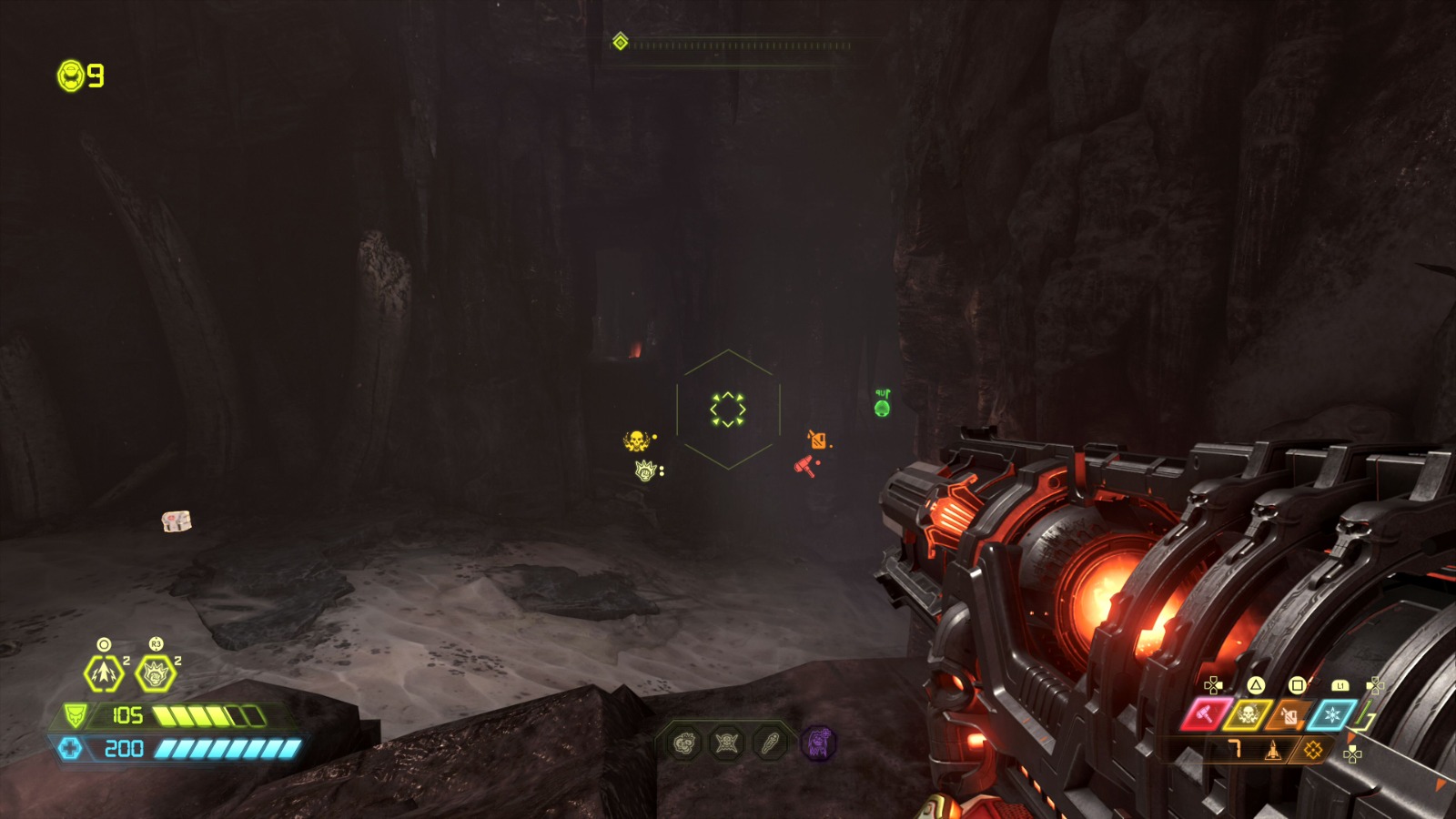Toggle the L1 button prompt indicator
The width and height of the screenshot is (1456, 819).
pyautogui.click(x=1340, y=686)
